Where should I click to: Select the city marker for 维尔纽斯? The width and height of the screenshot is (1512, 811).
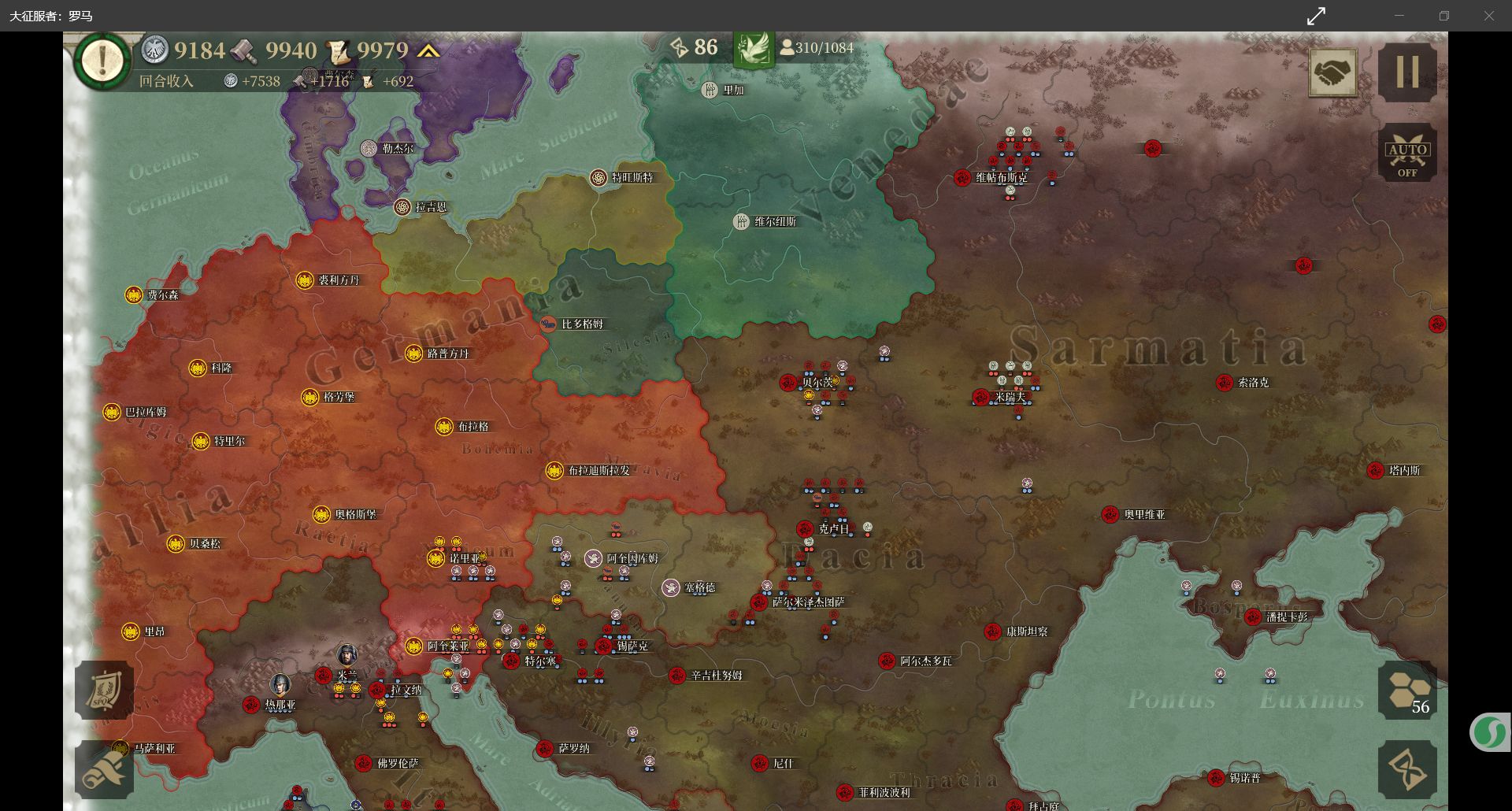741,222
